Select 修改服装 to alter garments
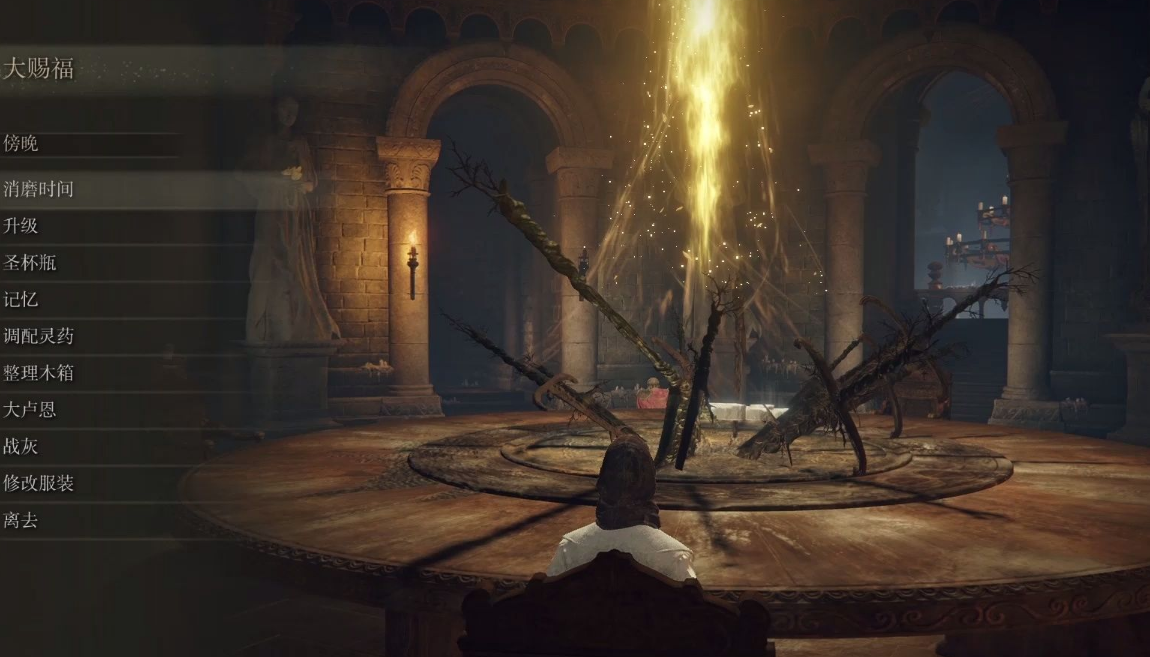The height and width of the screenshot is (657, 1150). [39, 483]
